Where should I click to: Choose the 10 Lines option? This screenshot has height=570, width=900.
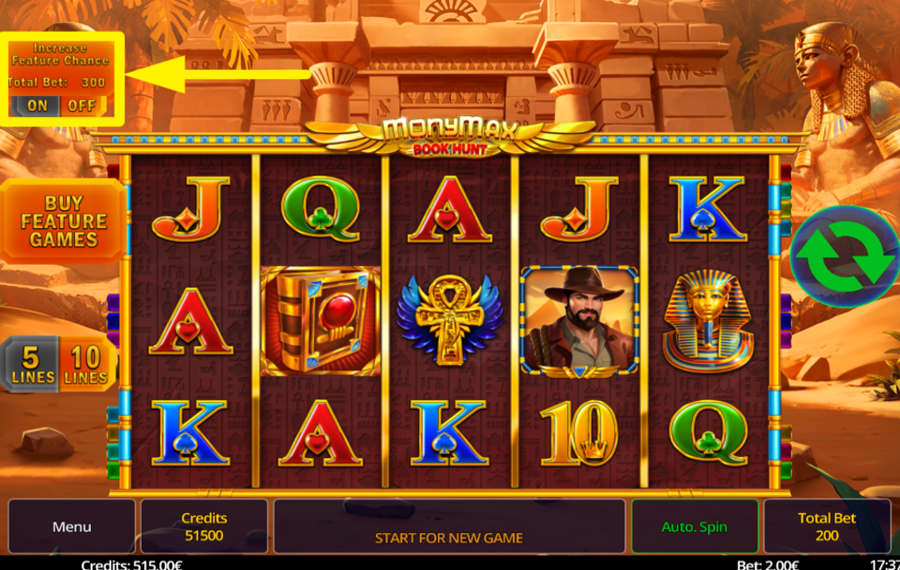click(86, 363)
